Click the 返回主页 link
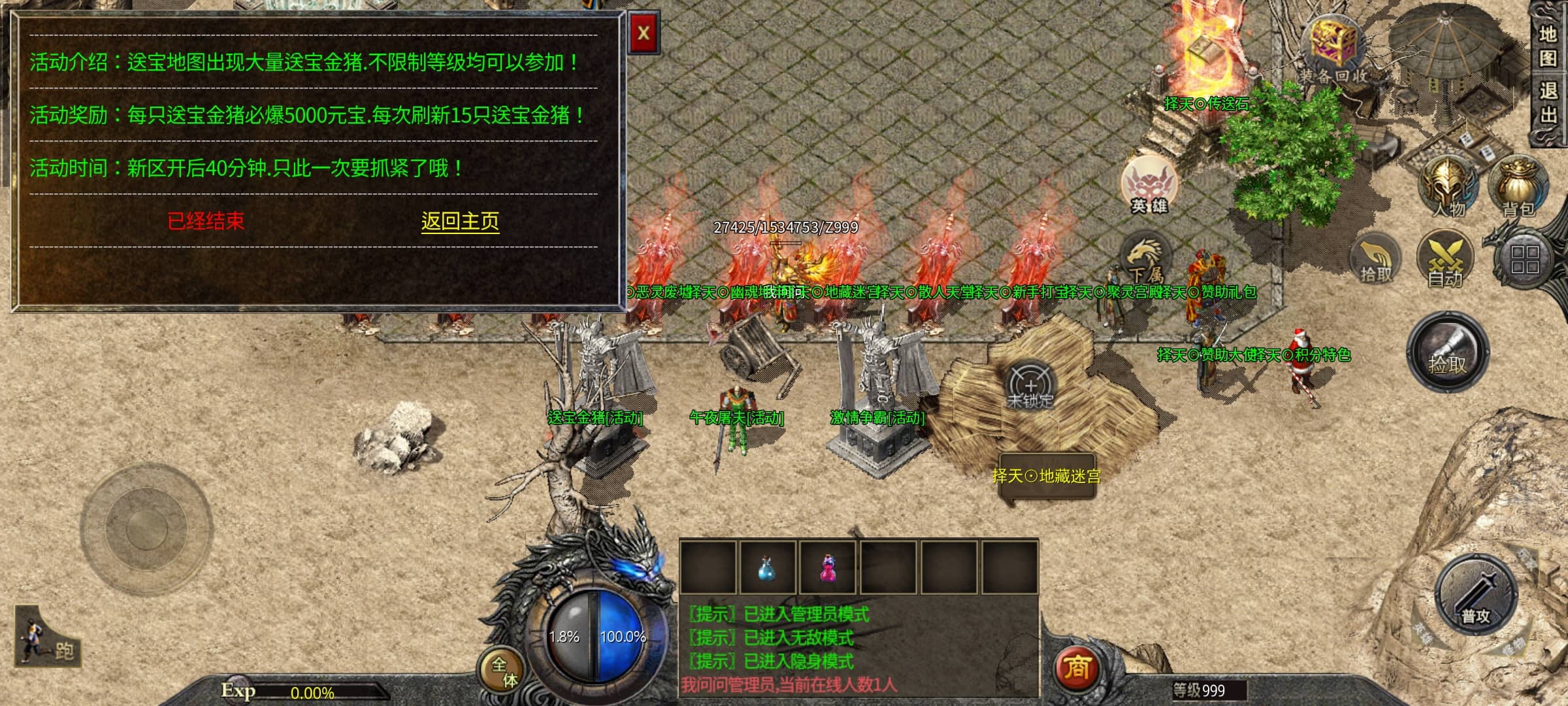This screenshot has height=706, width=1568. click(x=460, y=222)
